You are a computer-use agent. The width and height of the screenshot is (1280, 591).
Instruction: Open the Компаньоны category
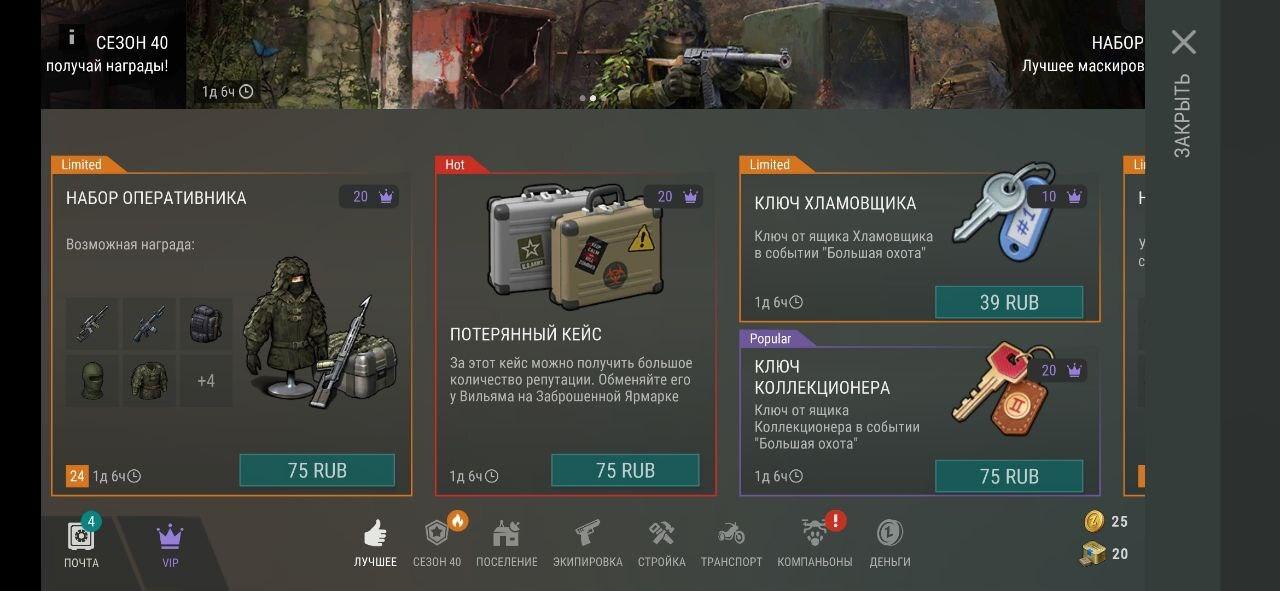(x=815, y=544)
